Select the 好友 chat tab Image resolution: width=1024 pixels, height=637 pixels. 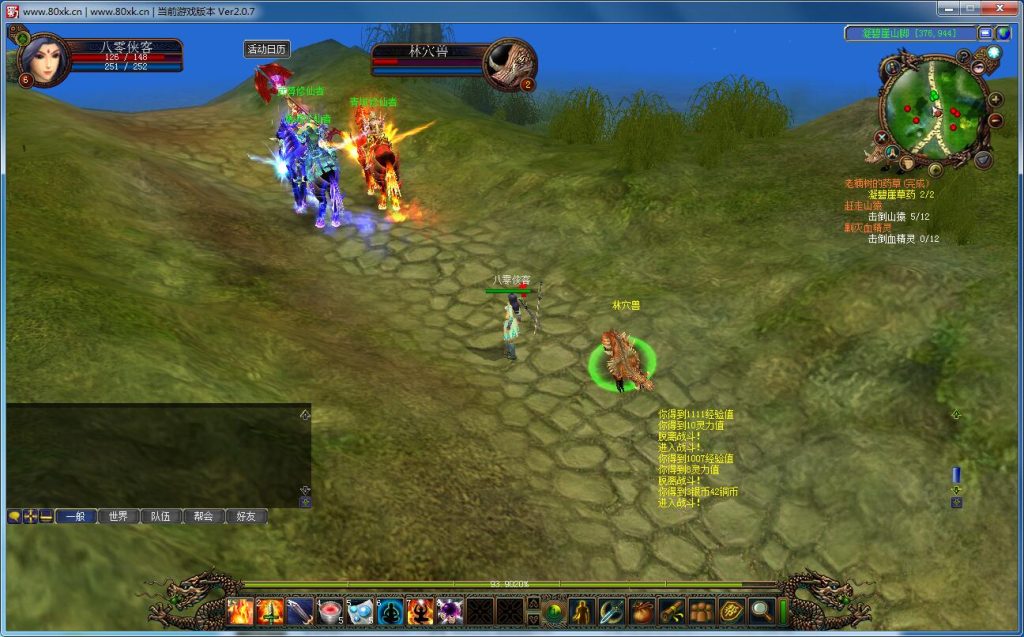(246, 517)
